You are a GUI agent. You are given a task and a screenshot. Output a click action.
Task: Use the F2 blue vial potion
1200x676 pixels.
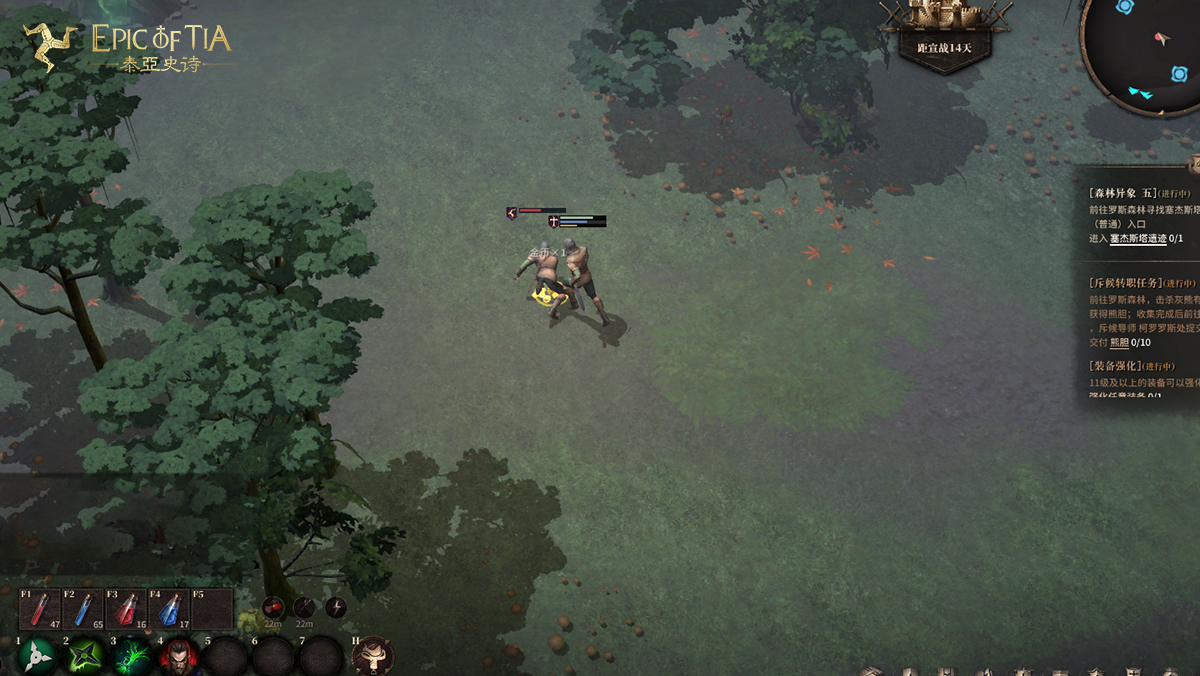82,608
